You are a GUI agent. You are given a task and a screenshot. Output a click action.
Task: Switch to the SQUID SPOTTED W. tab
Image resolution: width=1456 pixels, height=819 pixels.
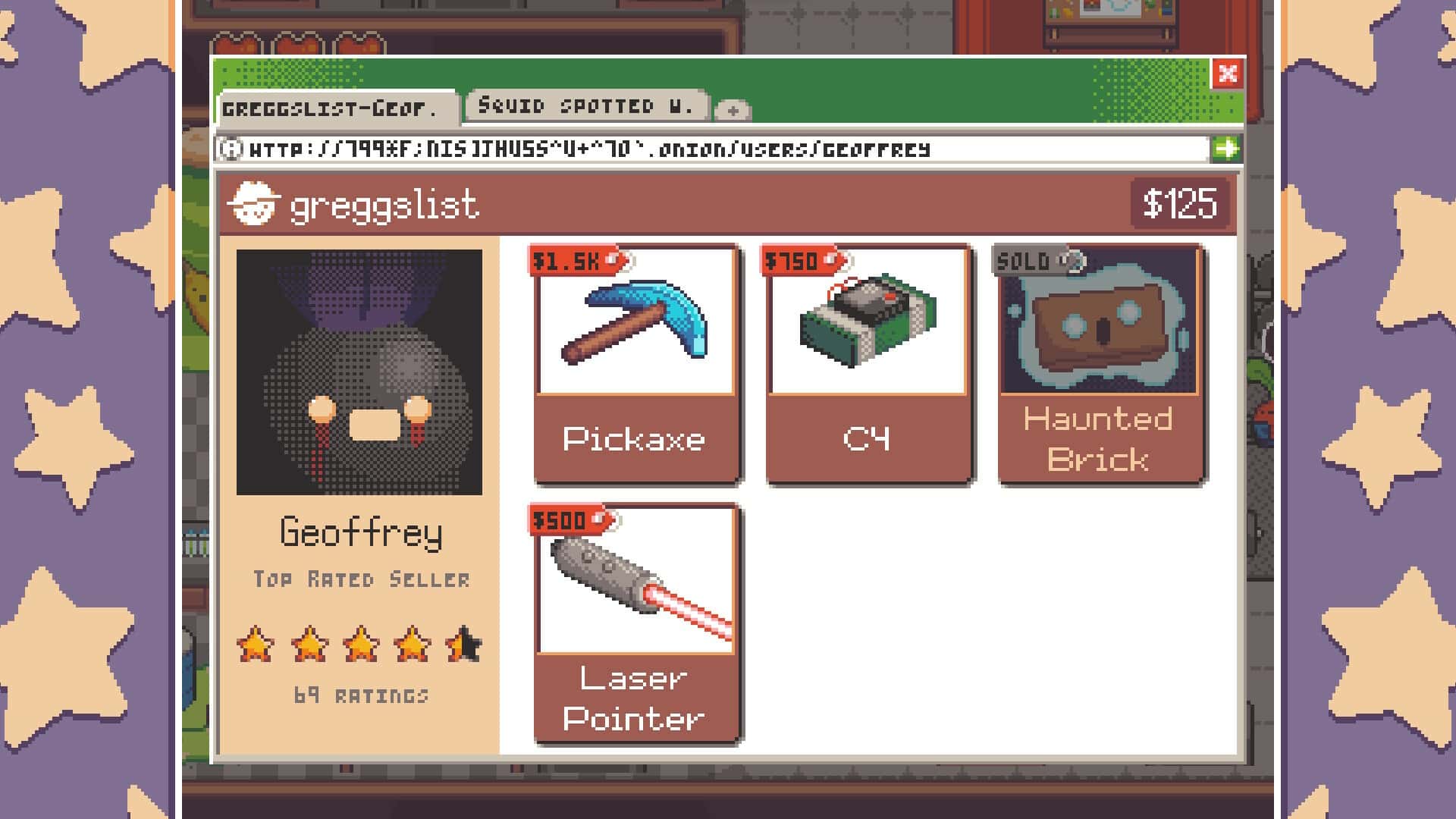tap(586, 105)
